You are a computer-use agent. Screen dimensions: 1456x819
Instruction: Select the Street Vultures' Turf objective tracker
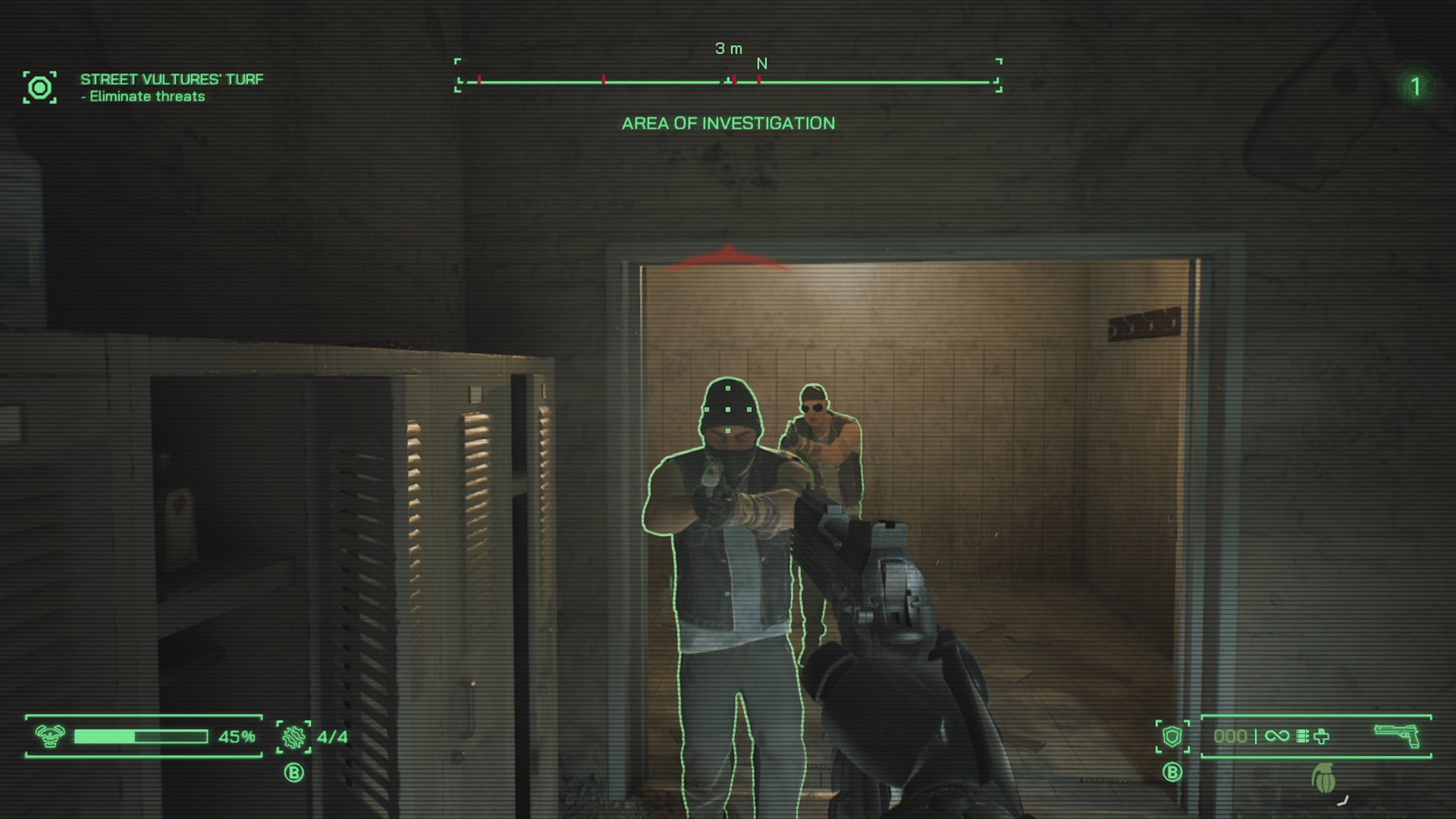171,87
